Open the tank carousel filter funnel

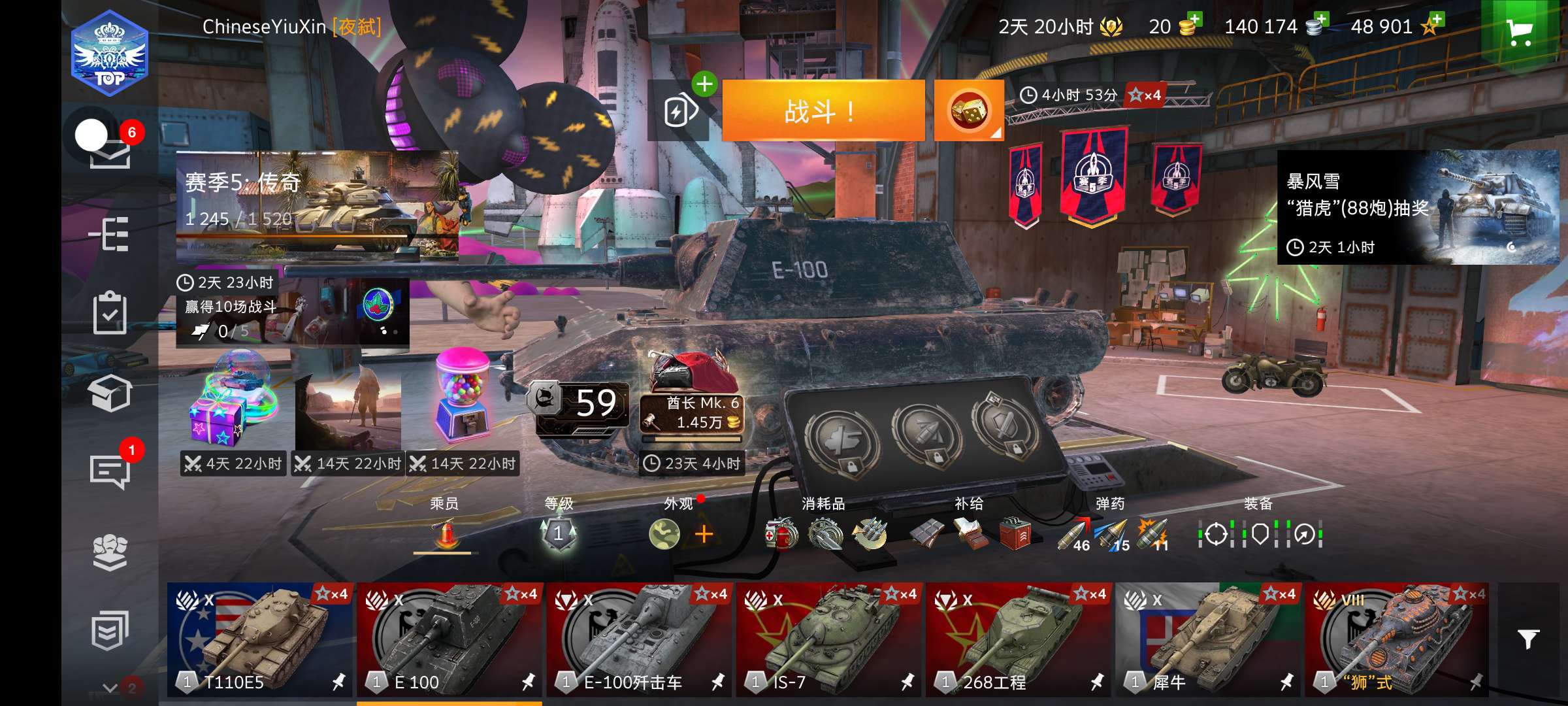click(1528, 639)
